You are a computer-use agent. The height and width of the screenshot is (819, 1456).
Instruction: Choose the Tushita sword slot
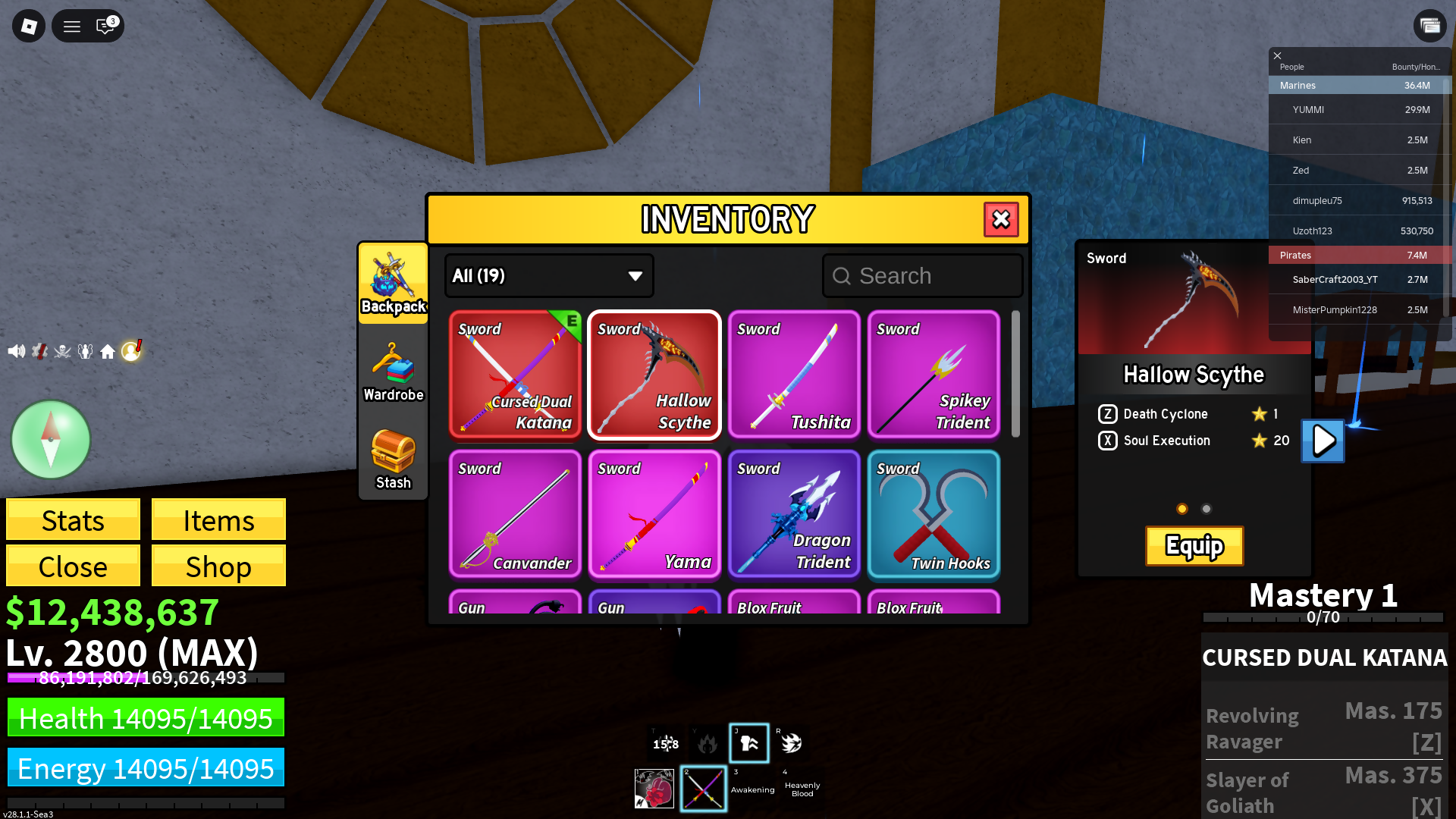(x=794, y=374)
